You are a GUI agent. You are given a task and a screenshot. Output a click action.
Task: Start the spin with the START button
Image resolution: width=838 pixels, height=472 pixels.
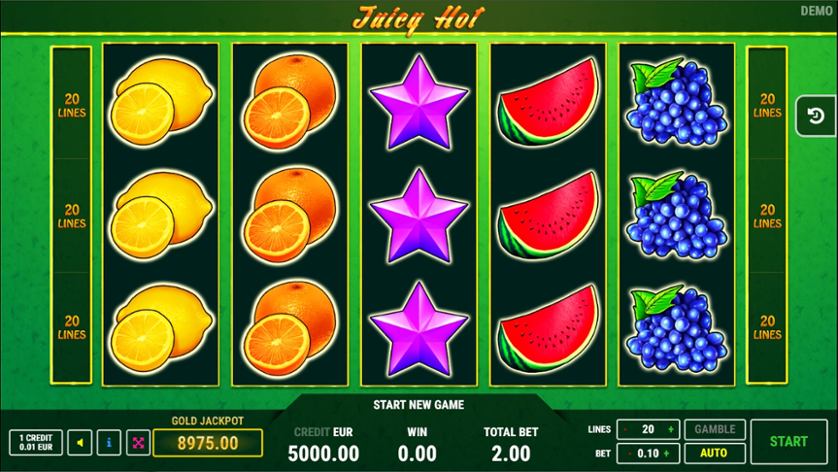[x=789, y=441]
